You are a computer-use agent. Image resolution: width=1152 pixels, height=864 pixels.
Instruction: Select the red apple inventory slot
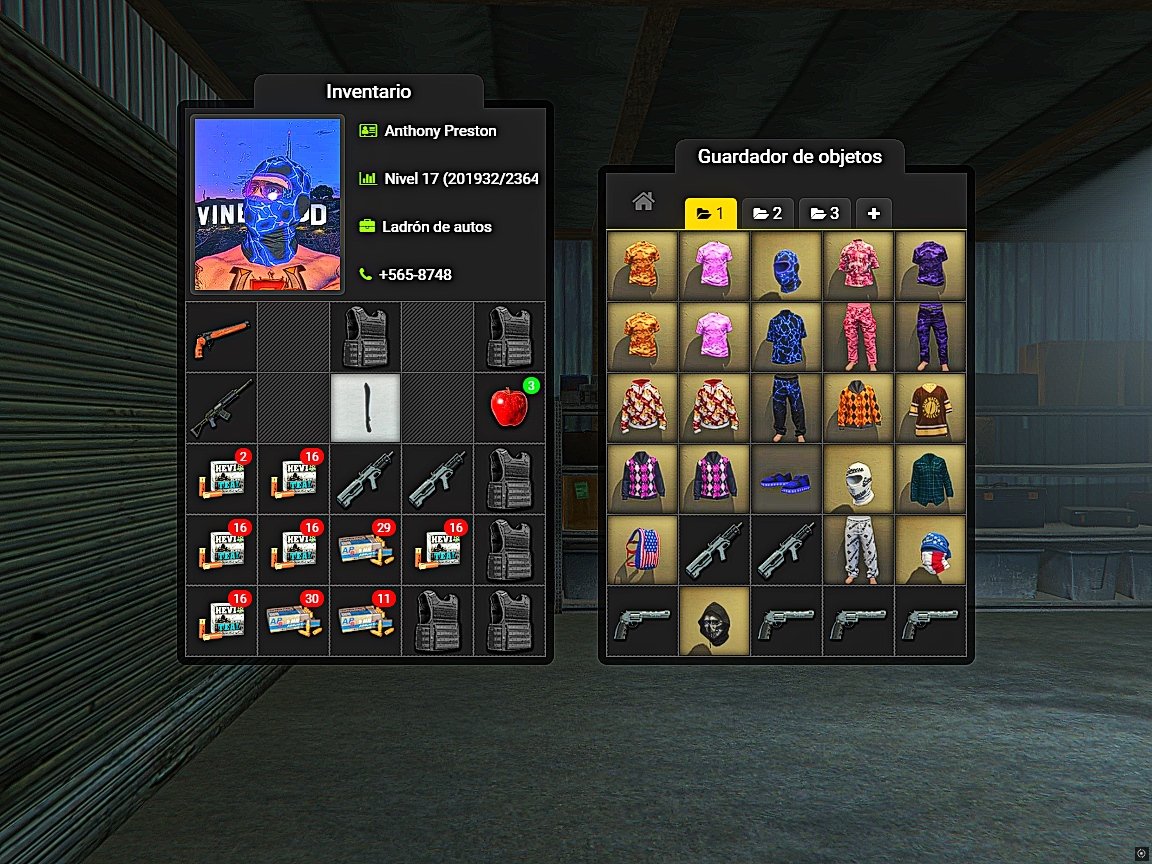point(509,408)
